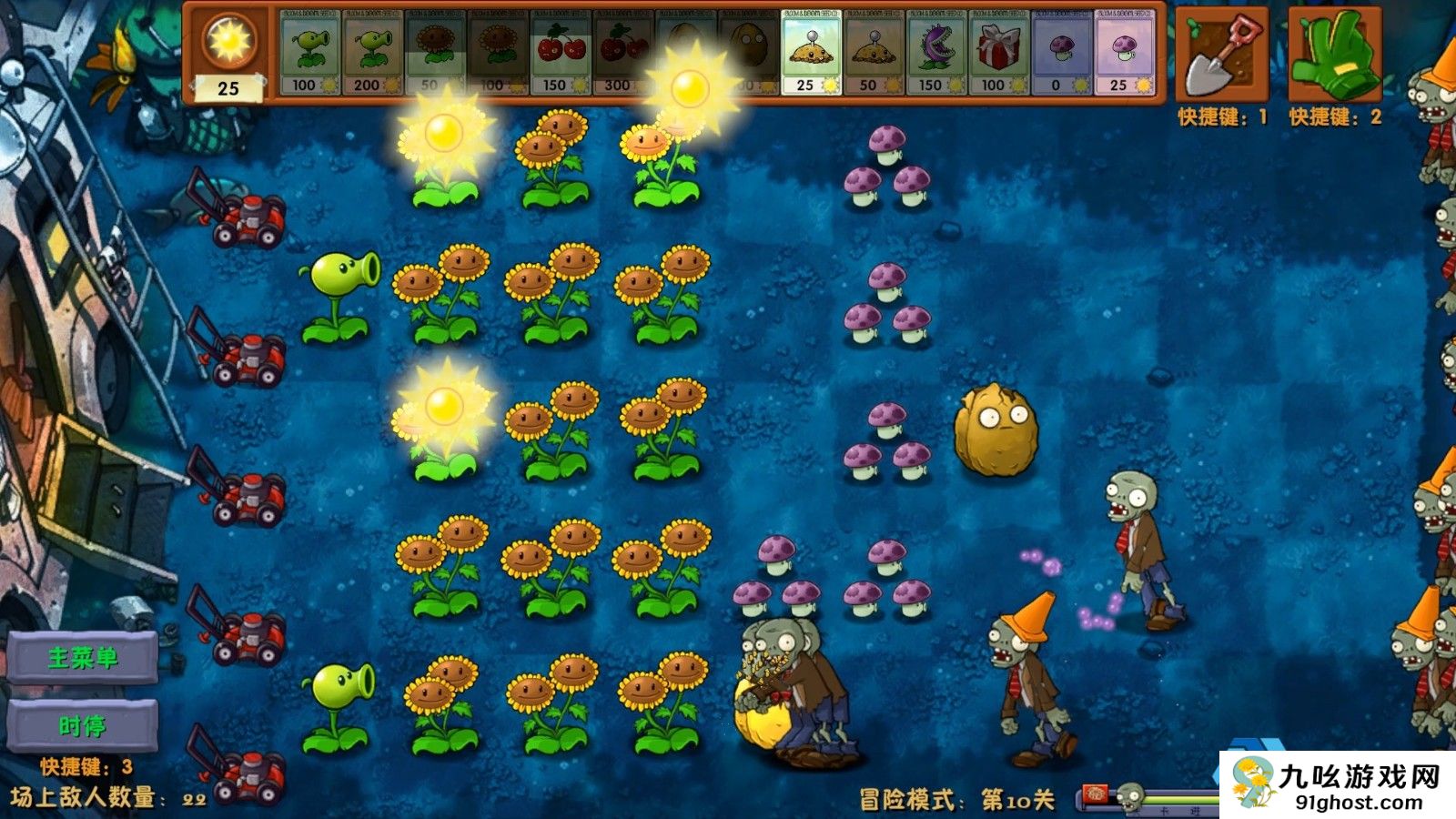The height and width of the screenshot is (819, 1456).
Task: Pick the 25-cost Potato Mine card
Action: coord(811,53)
